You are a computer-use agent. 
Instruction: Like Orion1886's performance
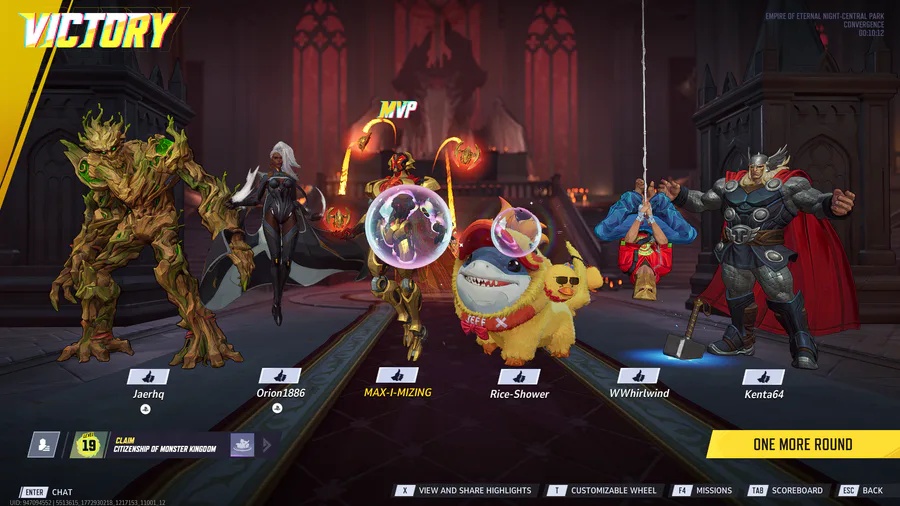tap(280, 376)
